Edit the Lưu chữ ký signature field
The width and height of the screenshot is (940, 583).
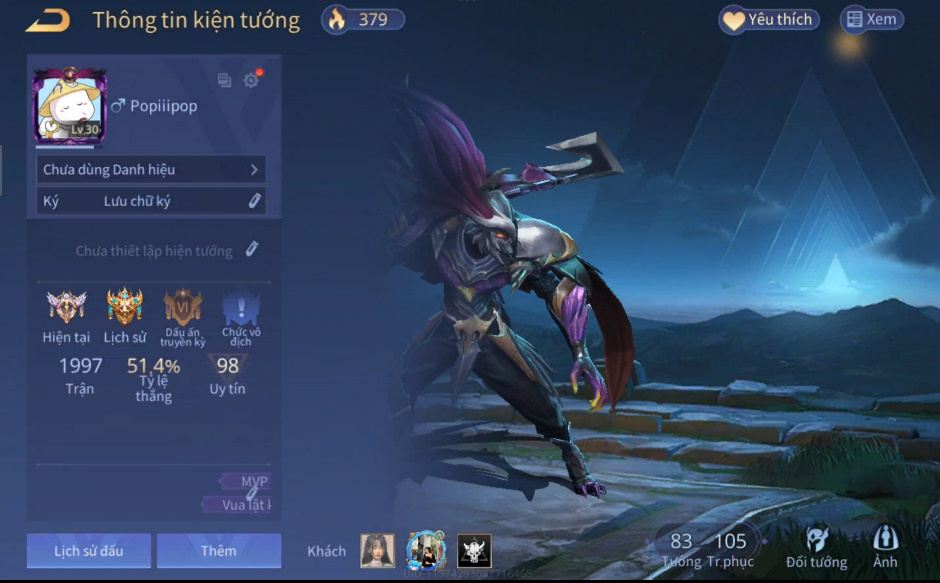click(x=255, y=201)
